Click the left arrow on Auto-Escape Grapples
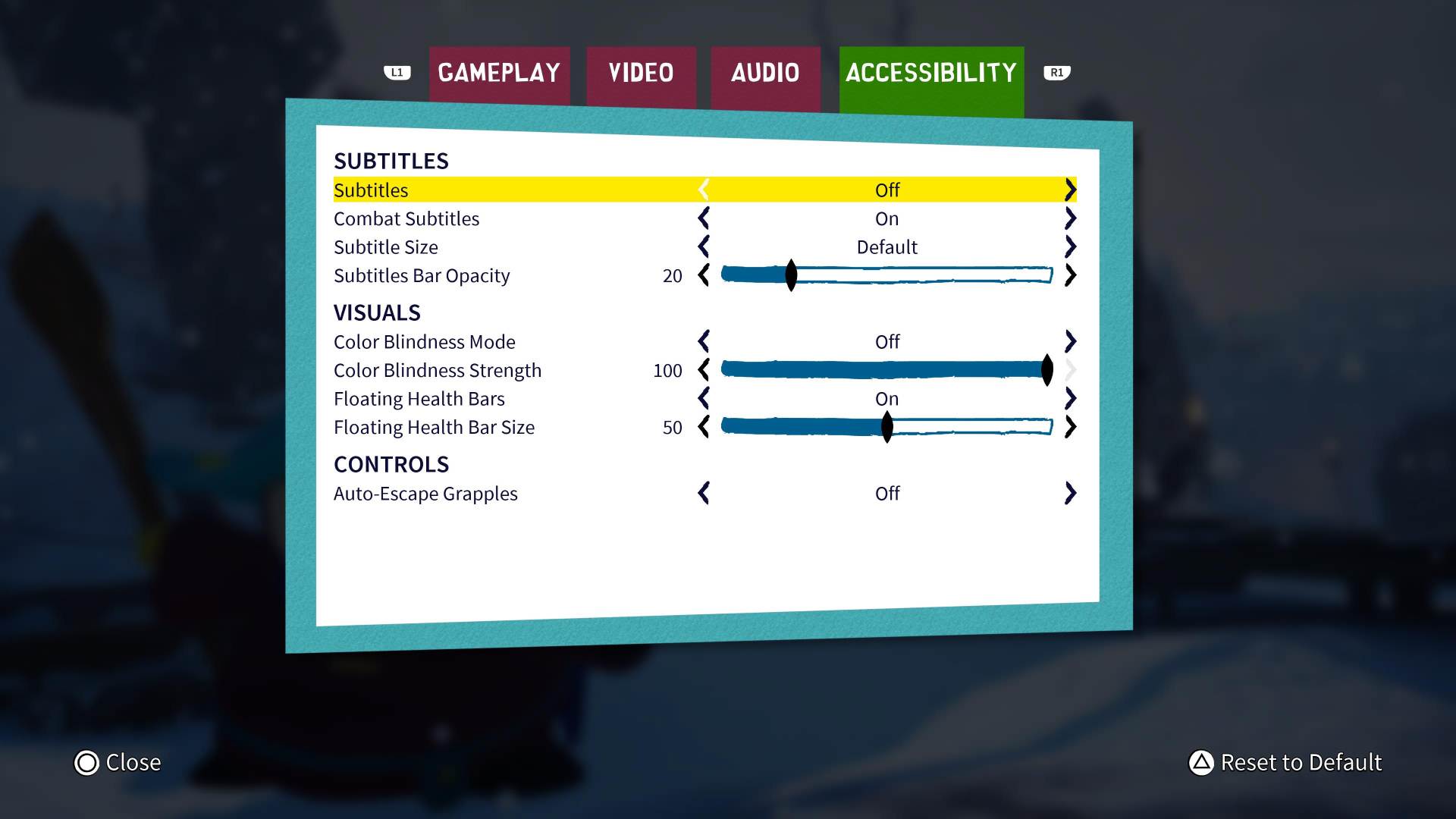 coord(704,493)
